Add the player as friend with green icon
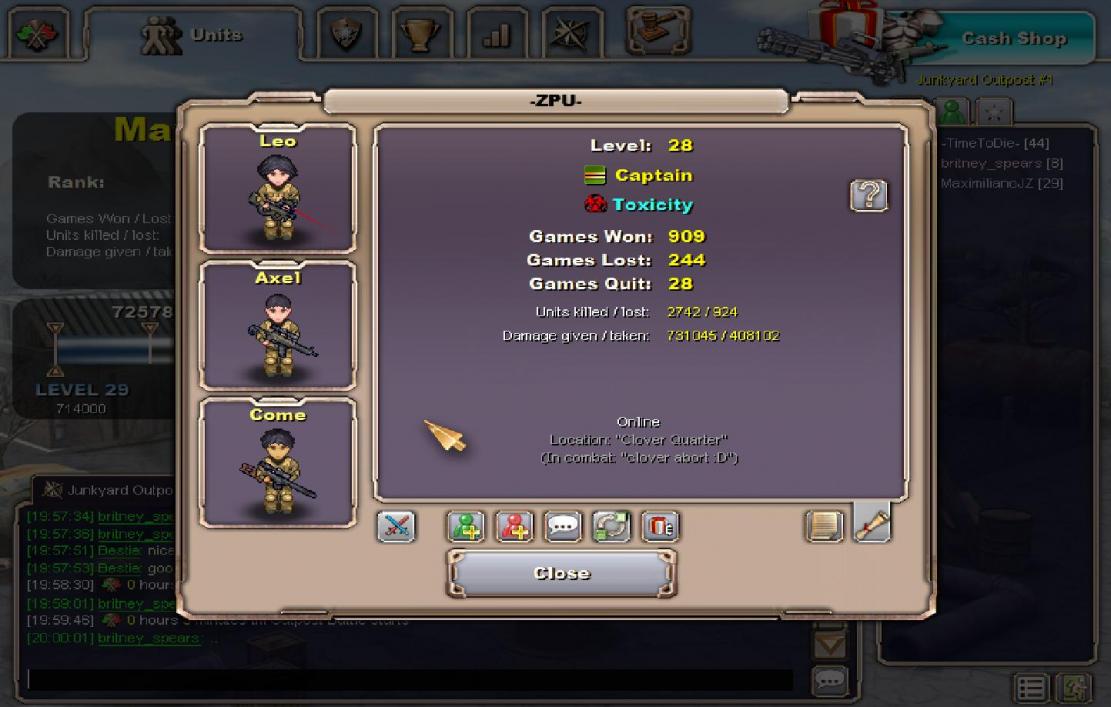1111x707 pixels. [466, 526]
